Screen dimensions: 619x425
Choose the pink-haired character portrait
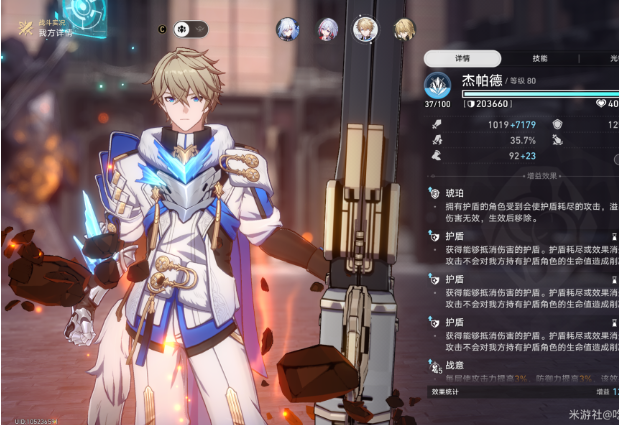click(x=328, y=30)
